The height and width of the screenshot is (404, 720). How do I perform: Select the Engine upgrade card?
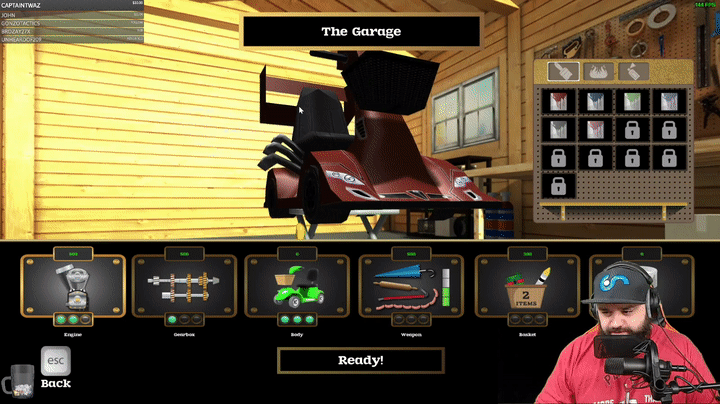73,290
